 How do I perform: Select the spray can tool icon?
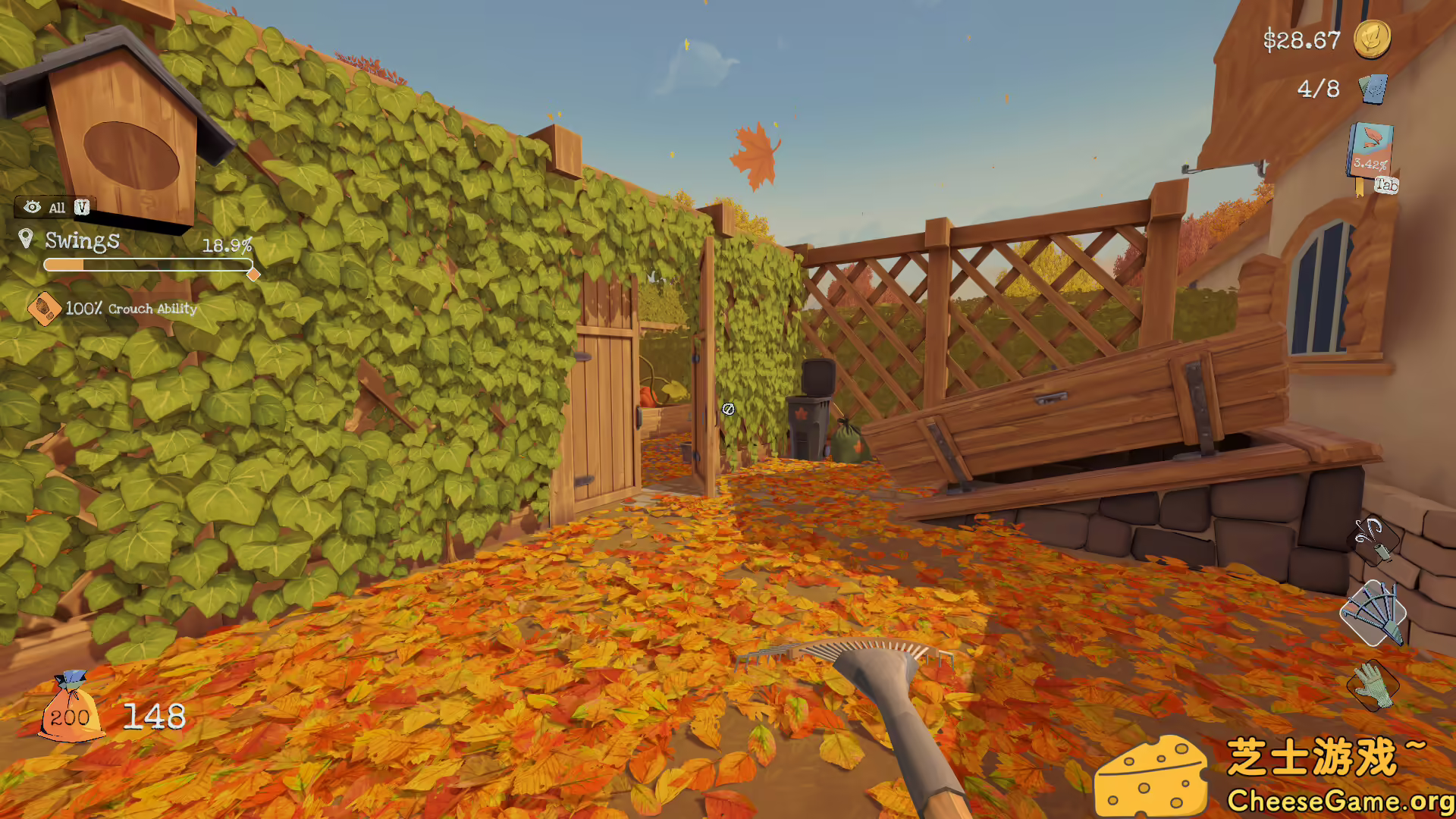coord(1380,538)
